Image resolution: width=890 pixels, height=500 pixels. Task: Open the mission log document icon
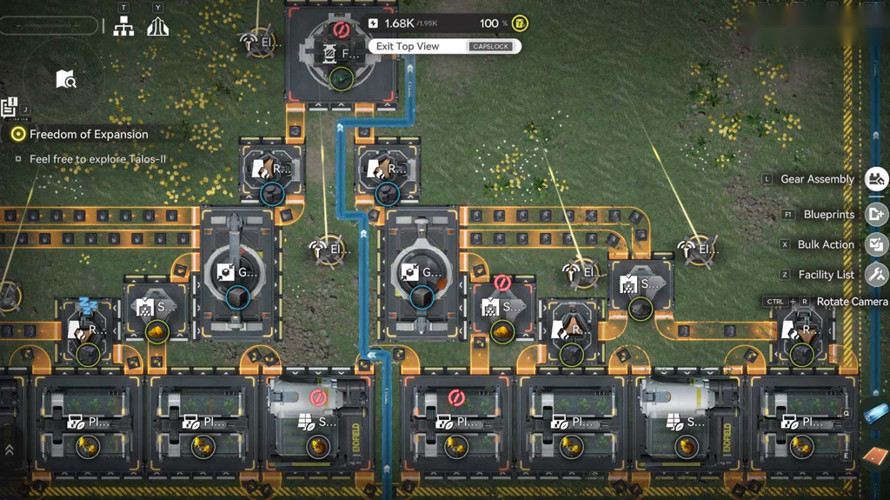(10, 105)
